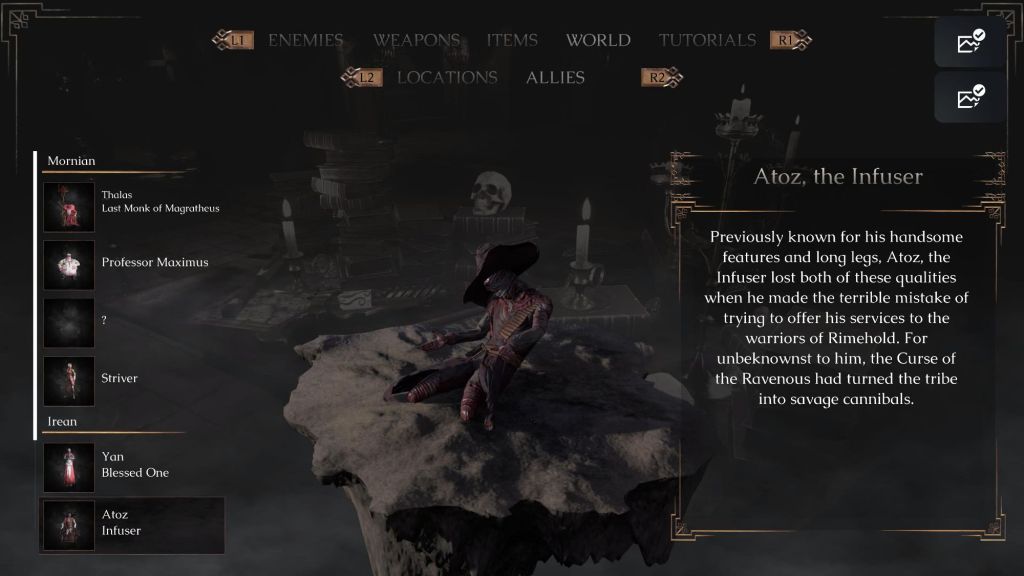Select the Allies sub-tab
Screen dimensions: 1024x576
coord(555,77)
